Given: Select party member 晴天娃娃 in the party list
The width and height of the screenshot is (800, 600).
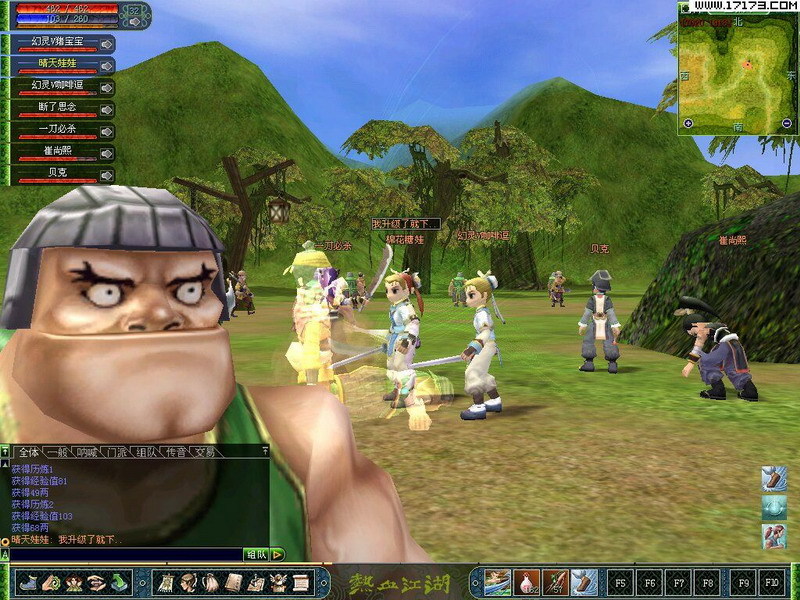Looking at the screenshot, I should (x=55, y=64).
